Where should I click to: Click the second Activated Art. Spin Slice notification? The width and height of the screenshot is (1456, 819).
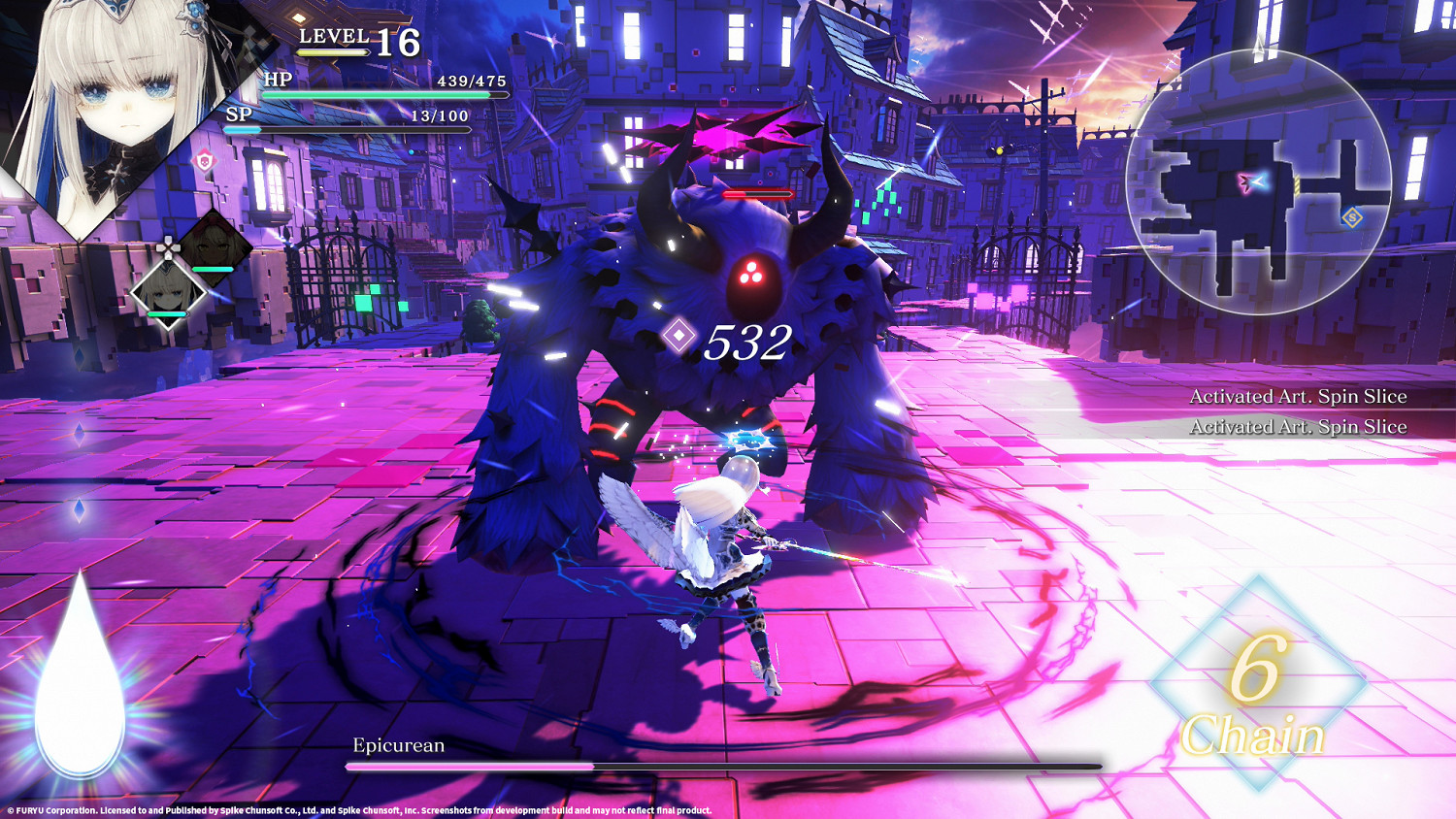[x=1299, y=425]
